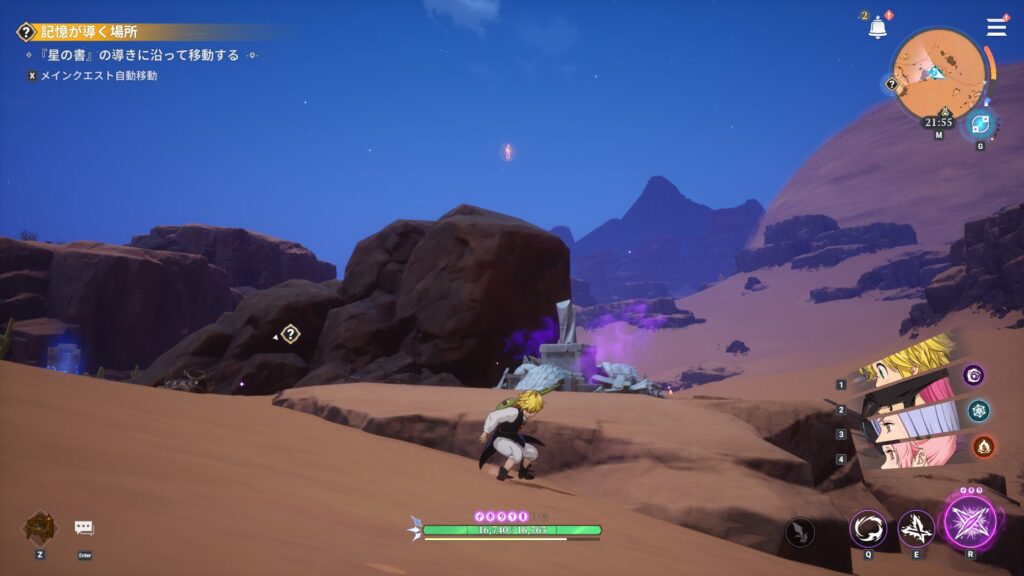Open the chat speech bubble
The image size is (1024, 576).
84,527
